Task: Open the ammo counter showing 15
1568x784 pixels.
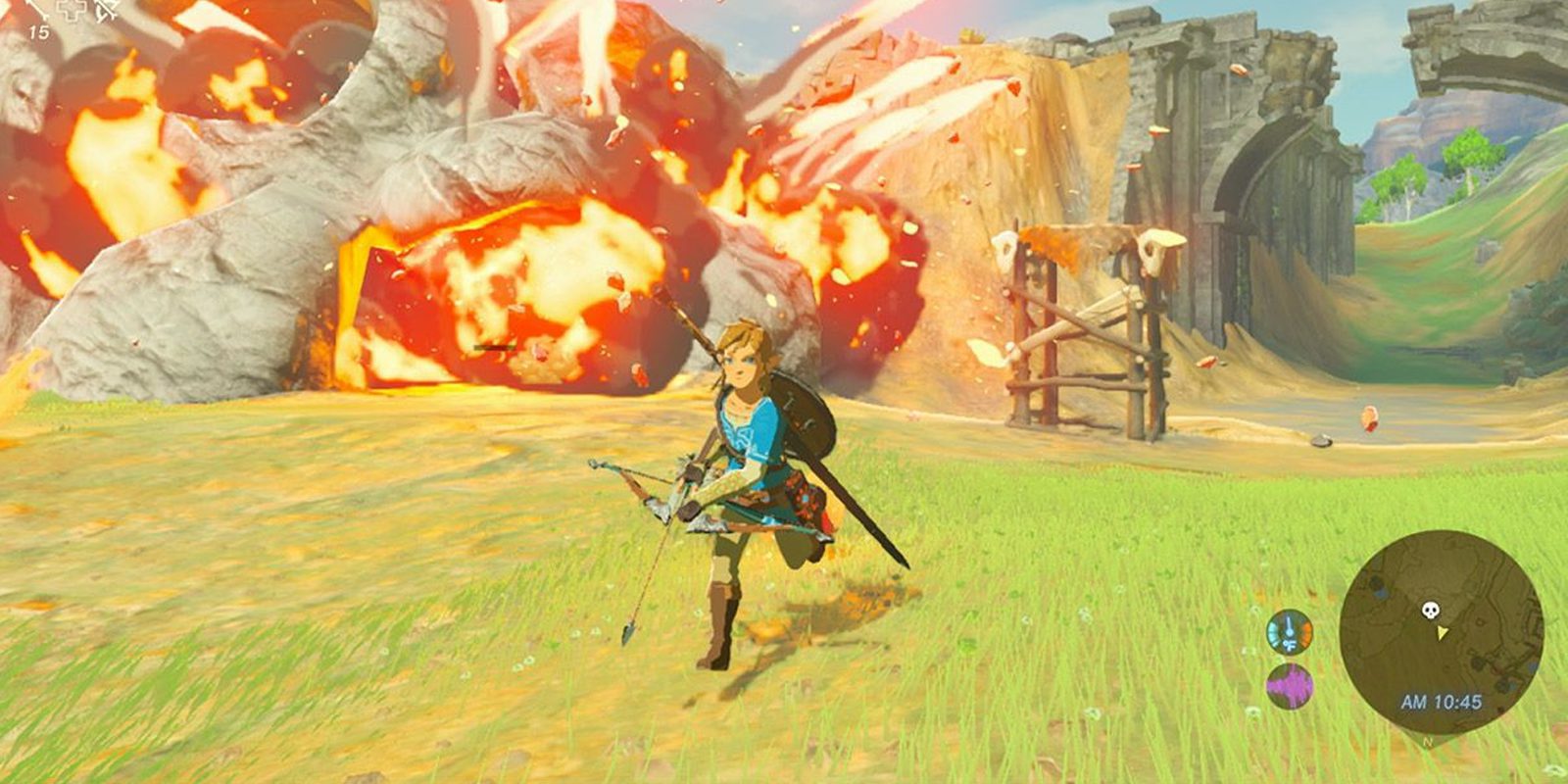Action: coord(39,31)
